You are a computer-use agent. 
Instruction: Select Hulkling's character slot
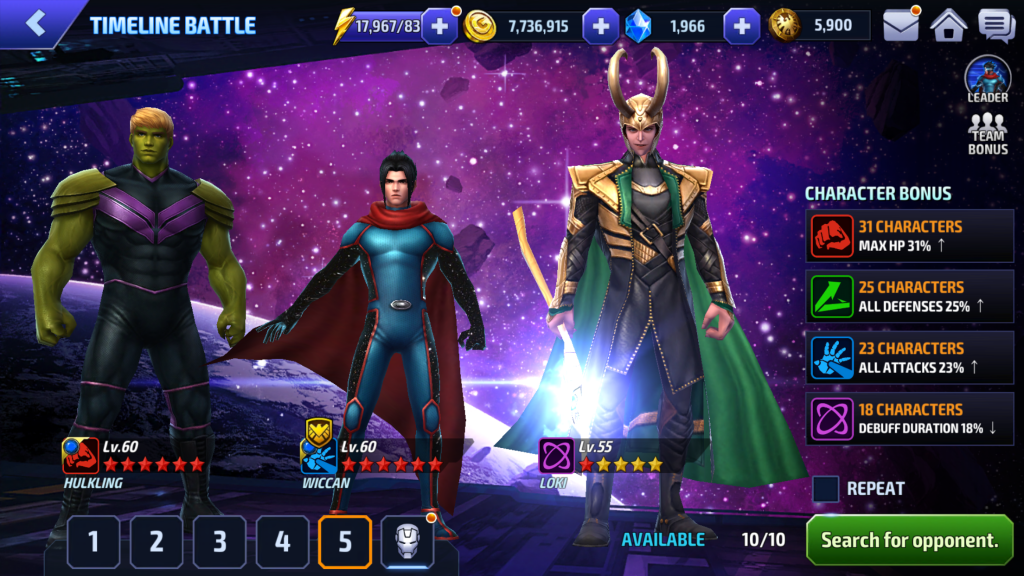click(135, 300)
